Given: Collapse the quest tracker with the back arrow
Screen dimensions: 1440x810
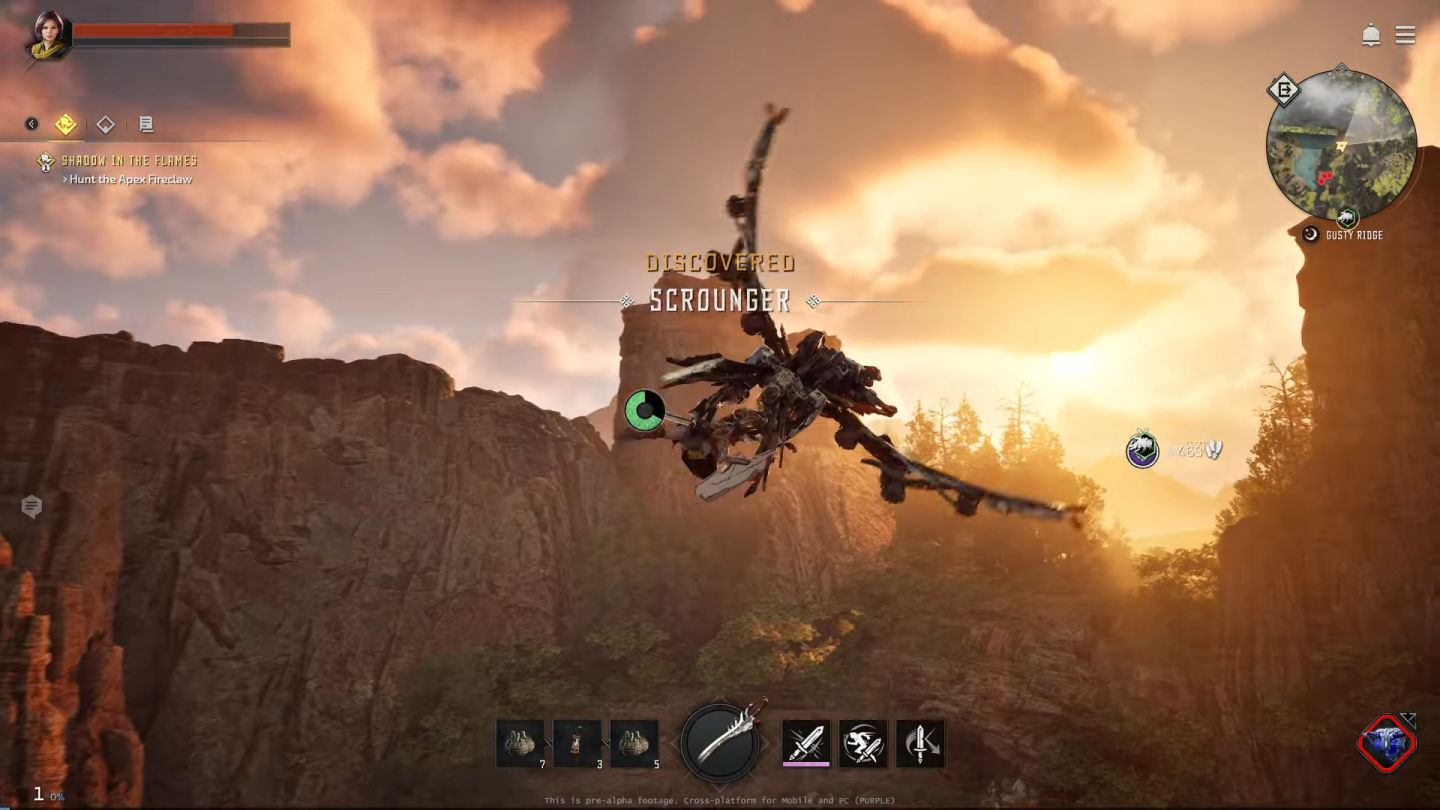Looking at the screenshot, I should pos(32,124).
